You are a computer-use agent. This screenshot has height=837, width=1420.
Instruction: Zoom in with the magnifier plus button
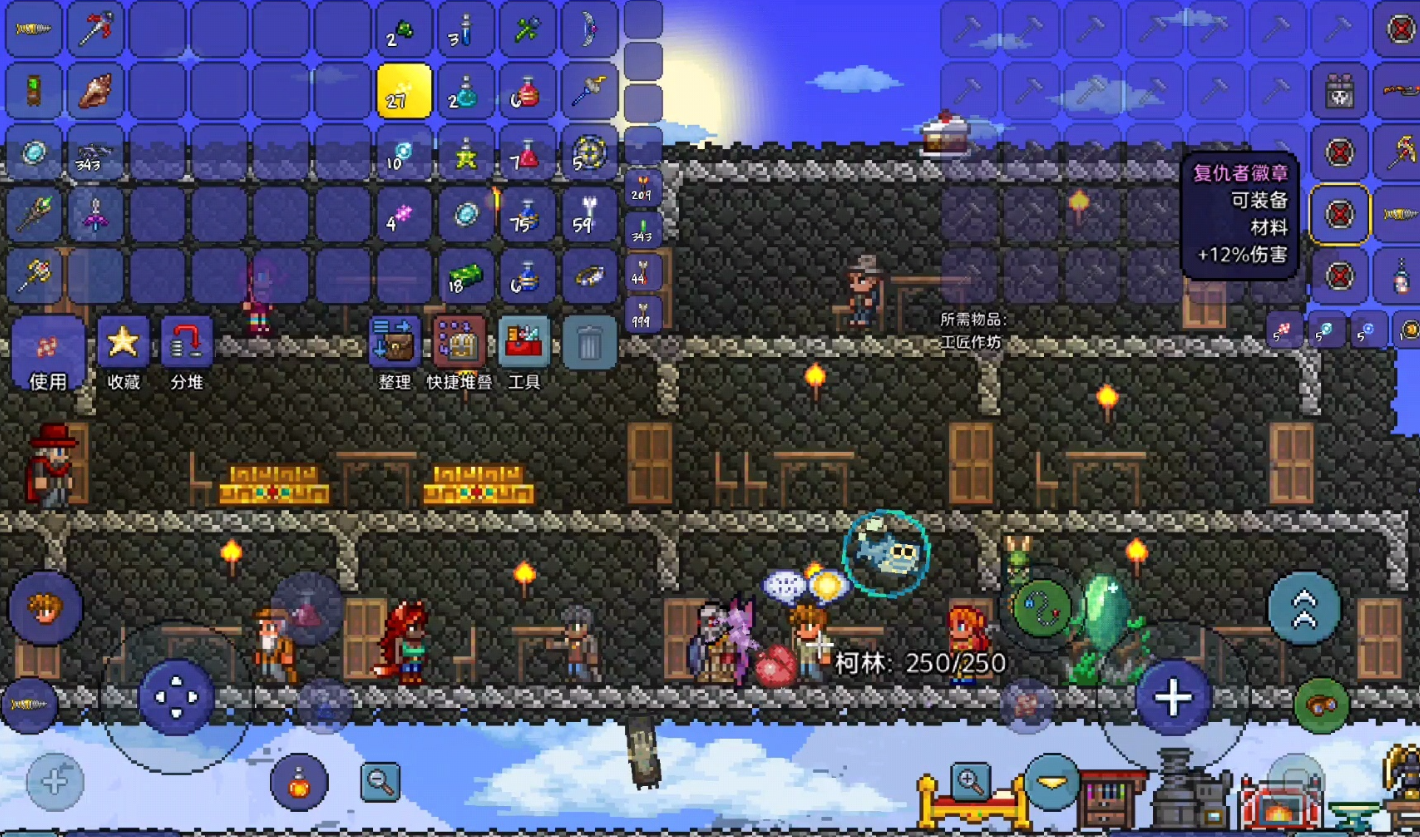pyautogui.click(x=970, y=780)
